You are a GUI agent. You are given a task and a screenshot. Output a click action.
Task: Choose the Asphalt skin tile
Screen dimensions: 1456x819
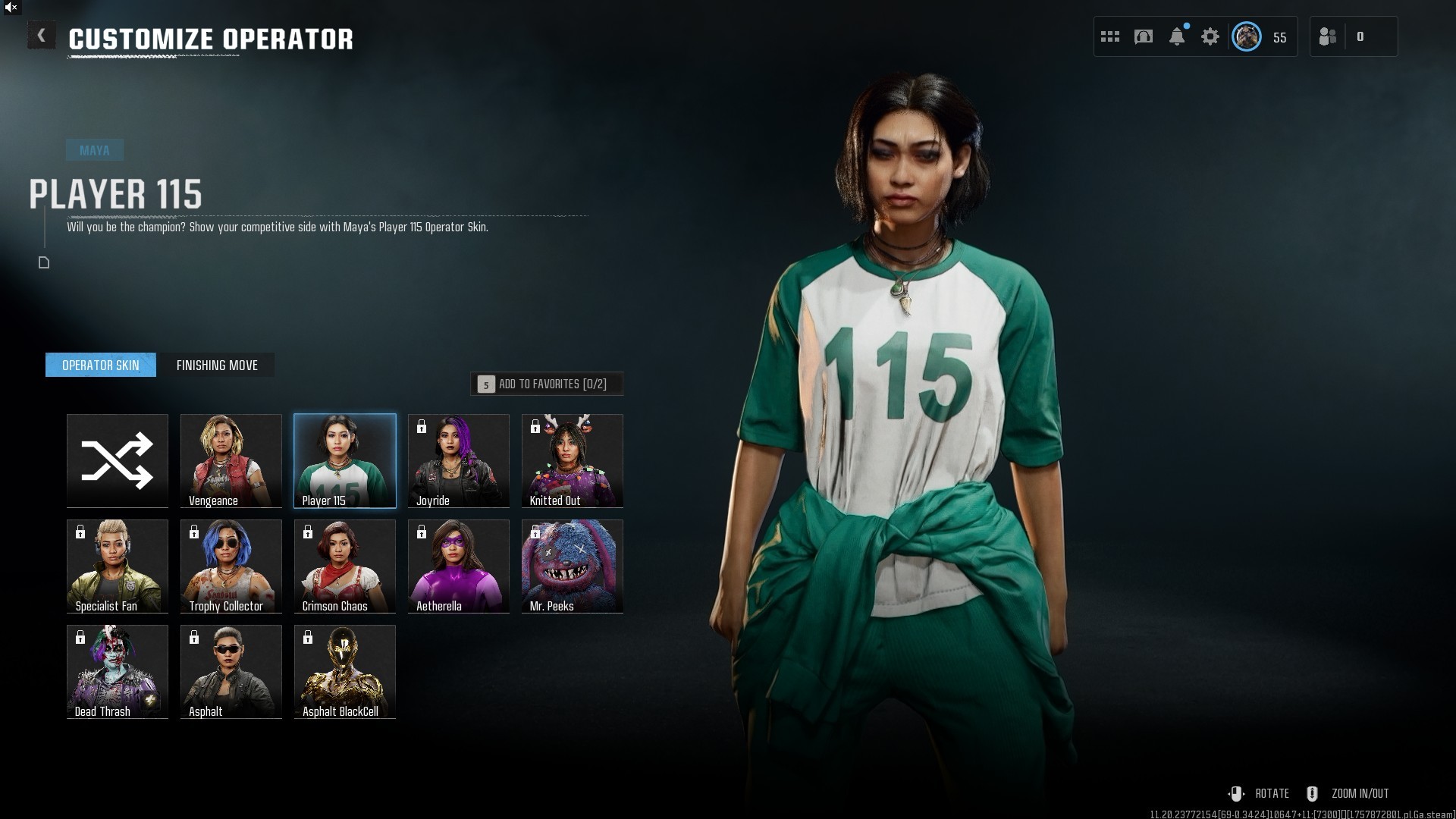coord(231,671)
